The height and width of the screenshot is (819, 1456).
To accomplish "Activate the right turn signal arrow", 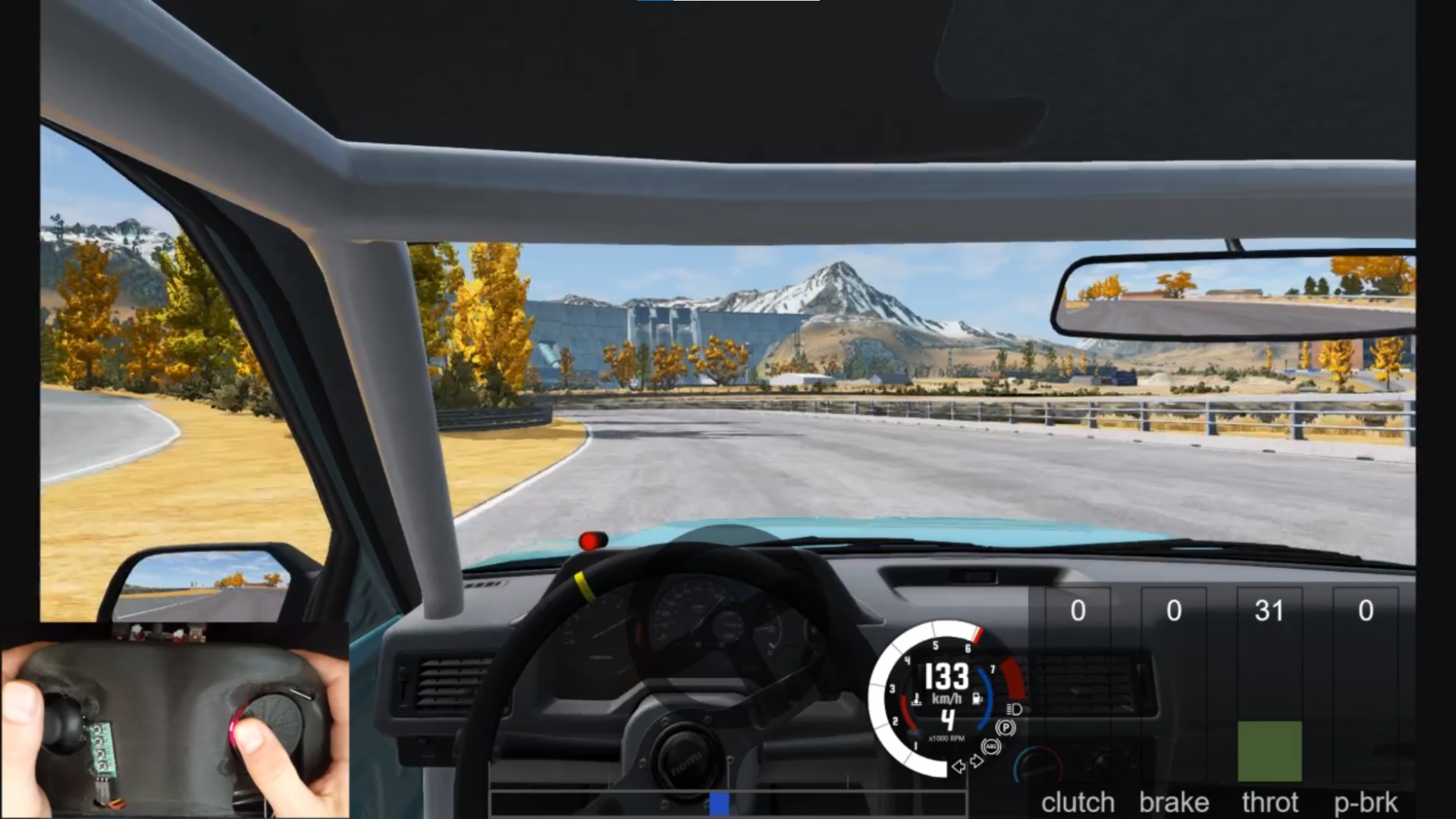I will [x=976, y=761].
